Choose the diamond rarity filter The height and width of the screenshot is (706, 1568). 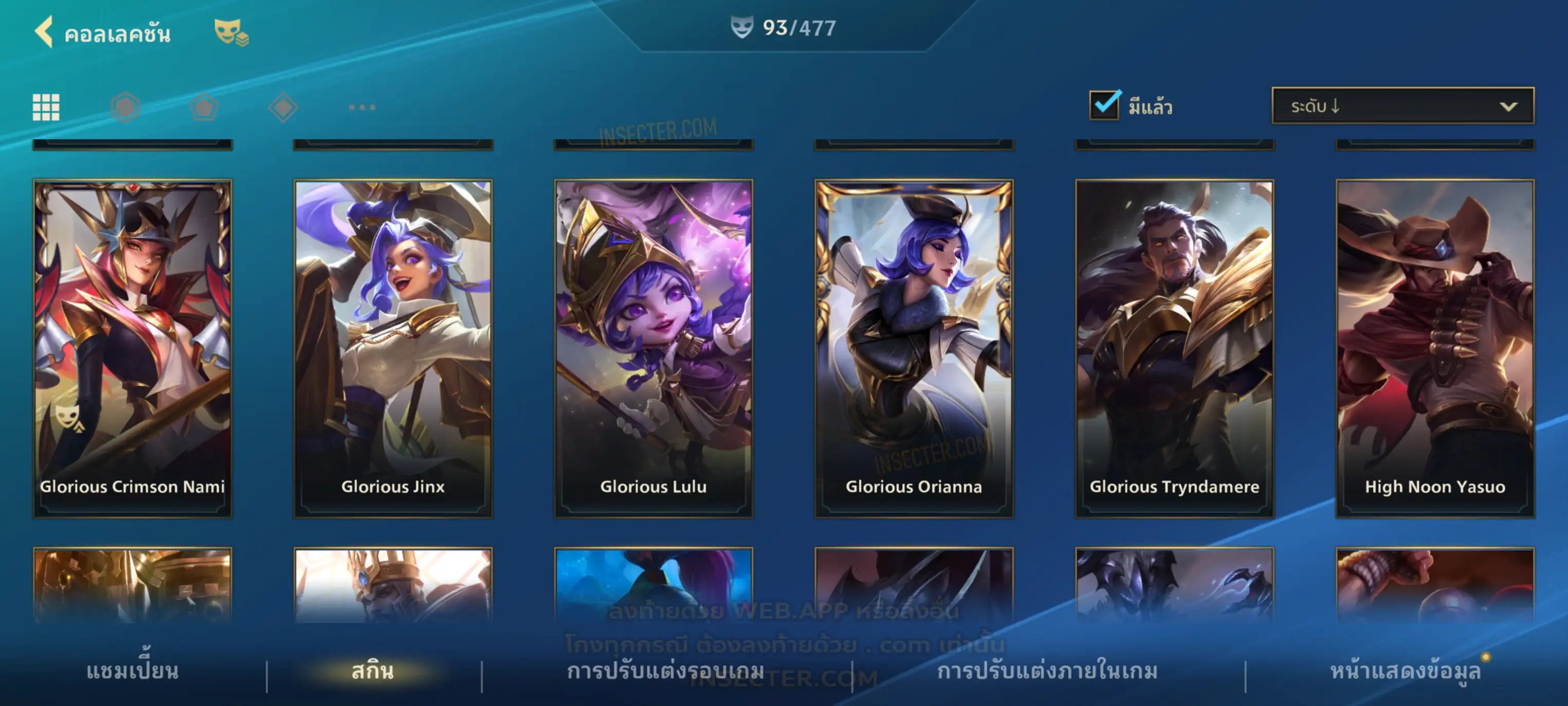coord(283,107)
